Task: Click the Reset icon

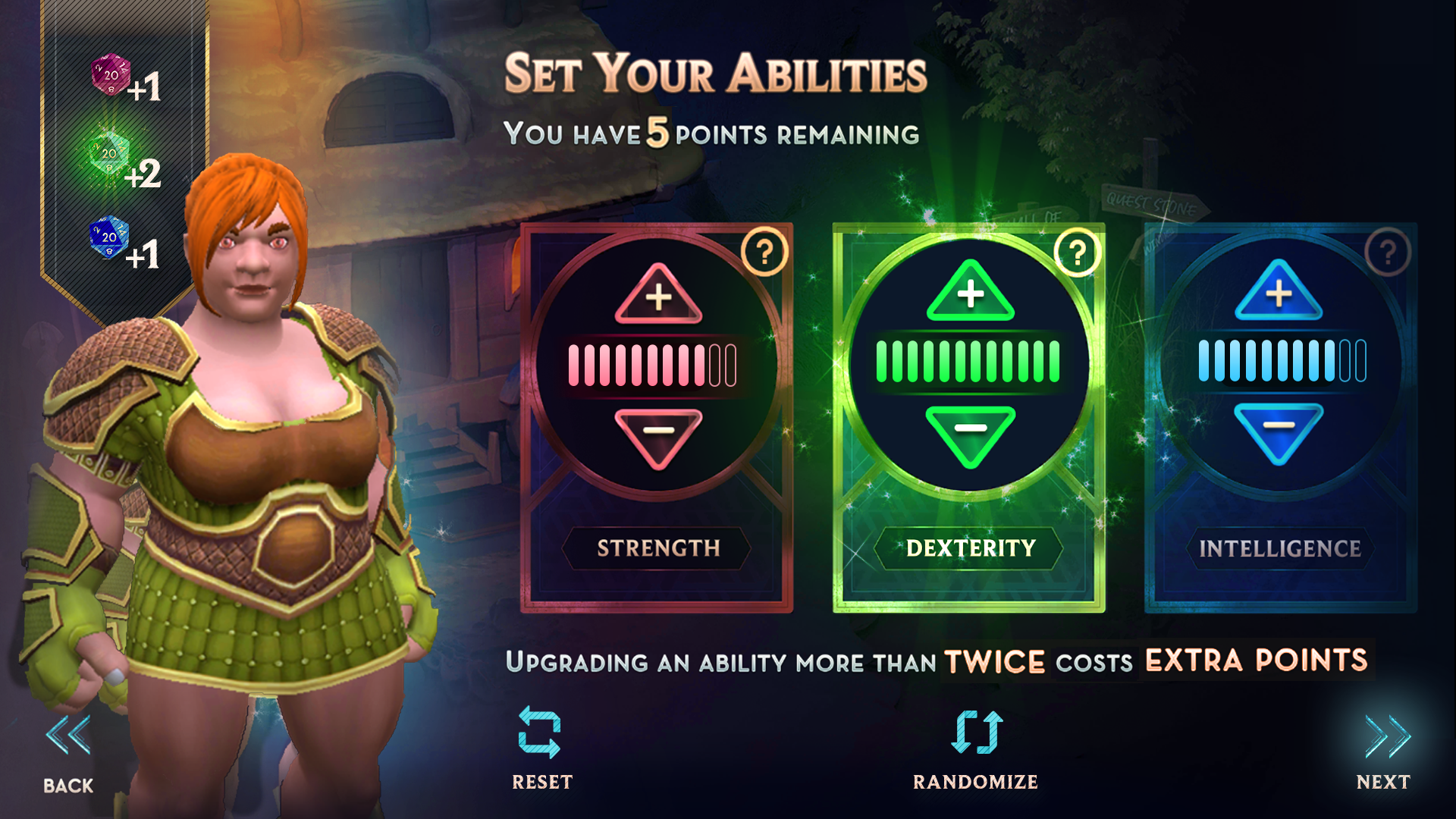Action: coord(540,730)
